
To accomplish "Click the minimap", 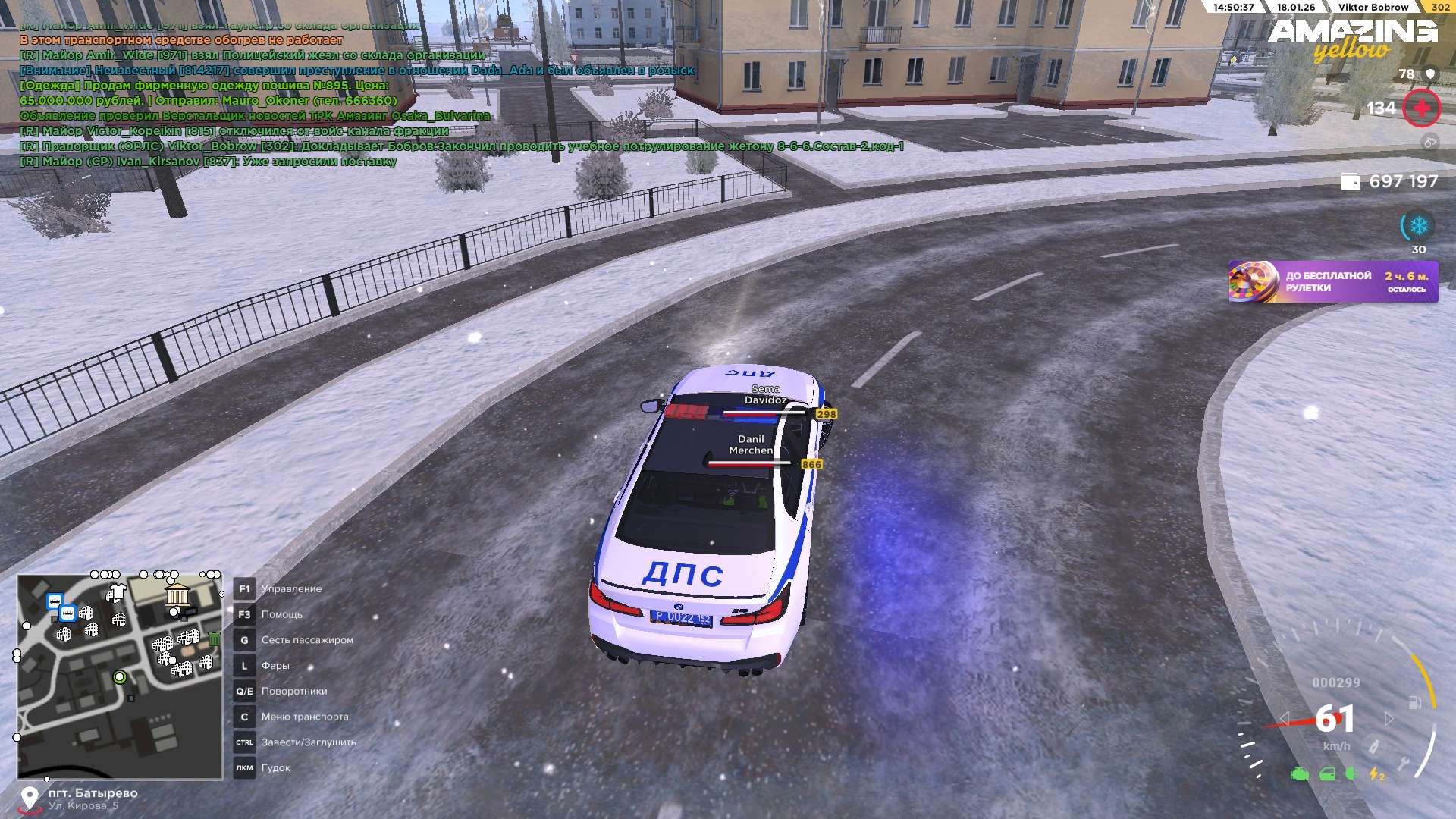I will [120, 676].
